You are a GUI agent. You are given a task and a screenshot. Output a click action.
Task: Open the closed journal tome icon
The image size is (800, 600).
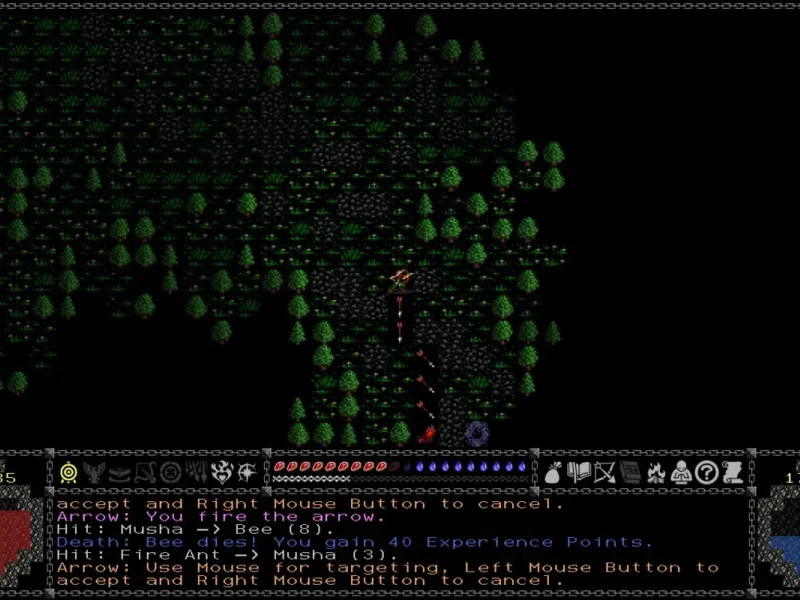tap(629, 473)
